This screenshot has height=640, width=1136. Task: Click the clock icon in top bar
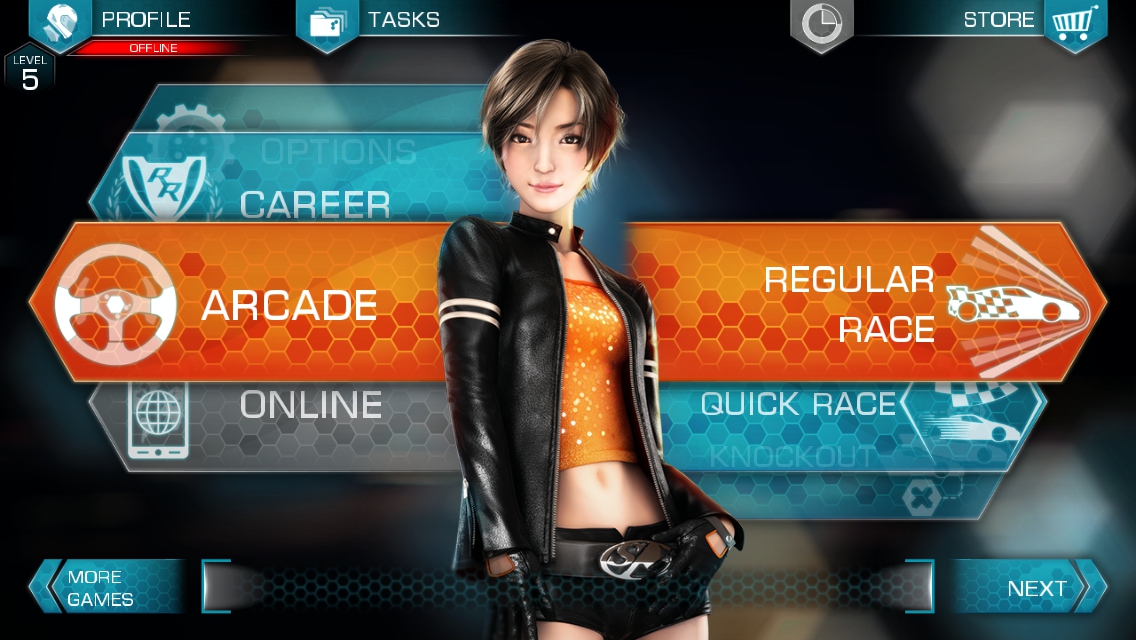822,24
